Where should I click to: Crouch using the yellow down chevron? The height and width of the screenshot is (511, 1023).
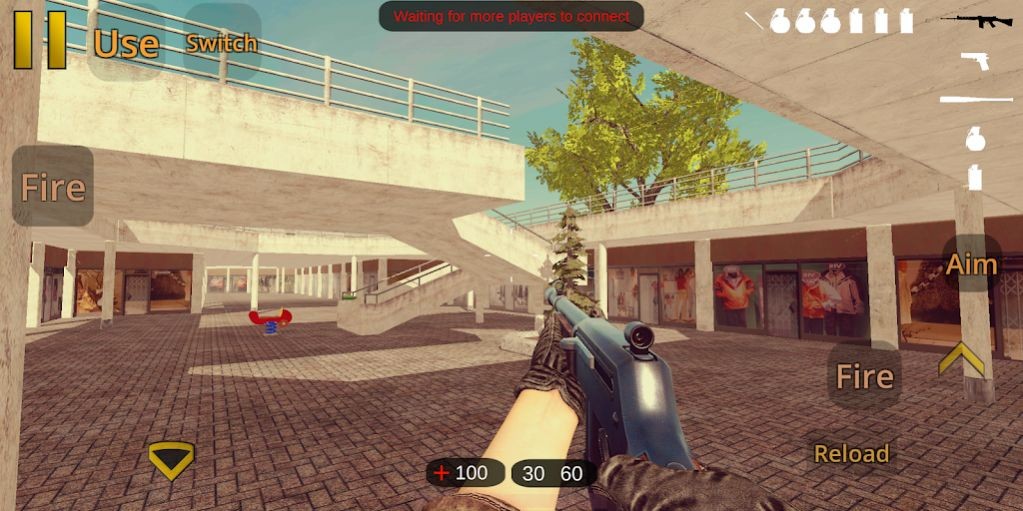[171, 459]
